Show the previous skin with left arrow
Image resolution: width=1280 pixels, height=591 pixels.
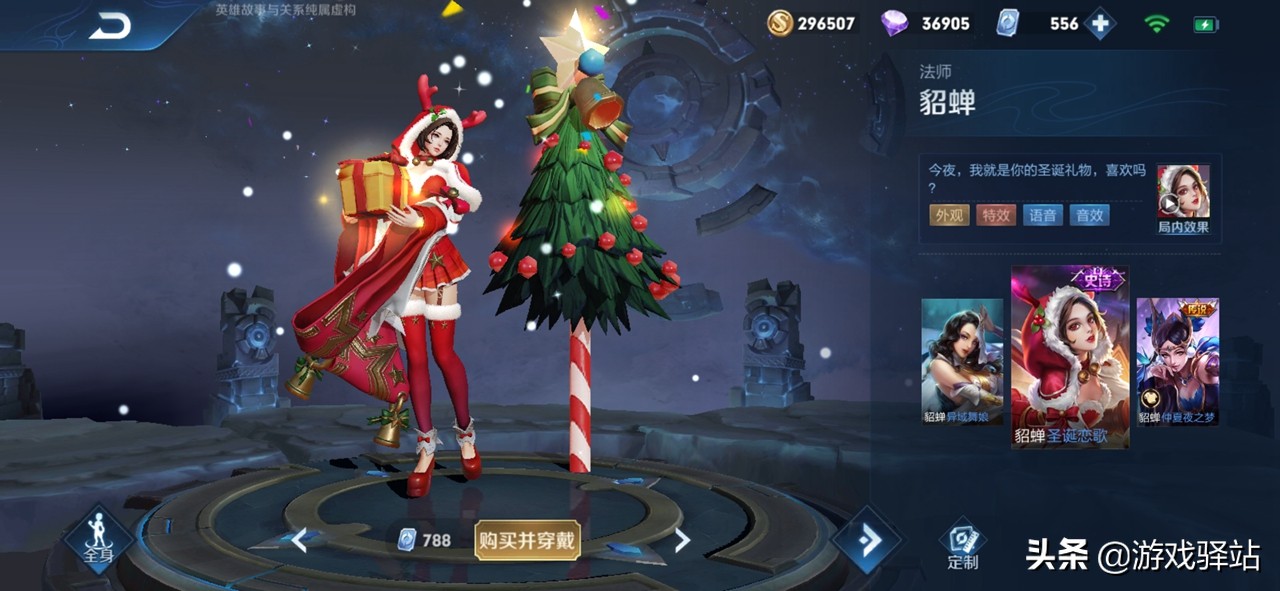299,541
